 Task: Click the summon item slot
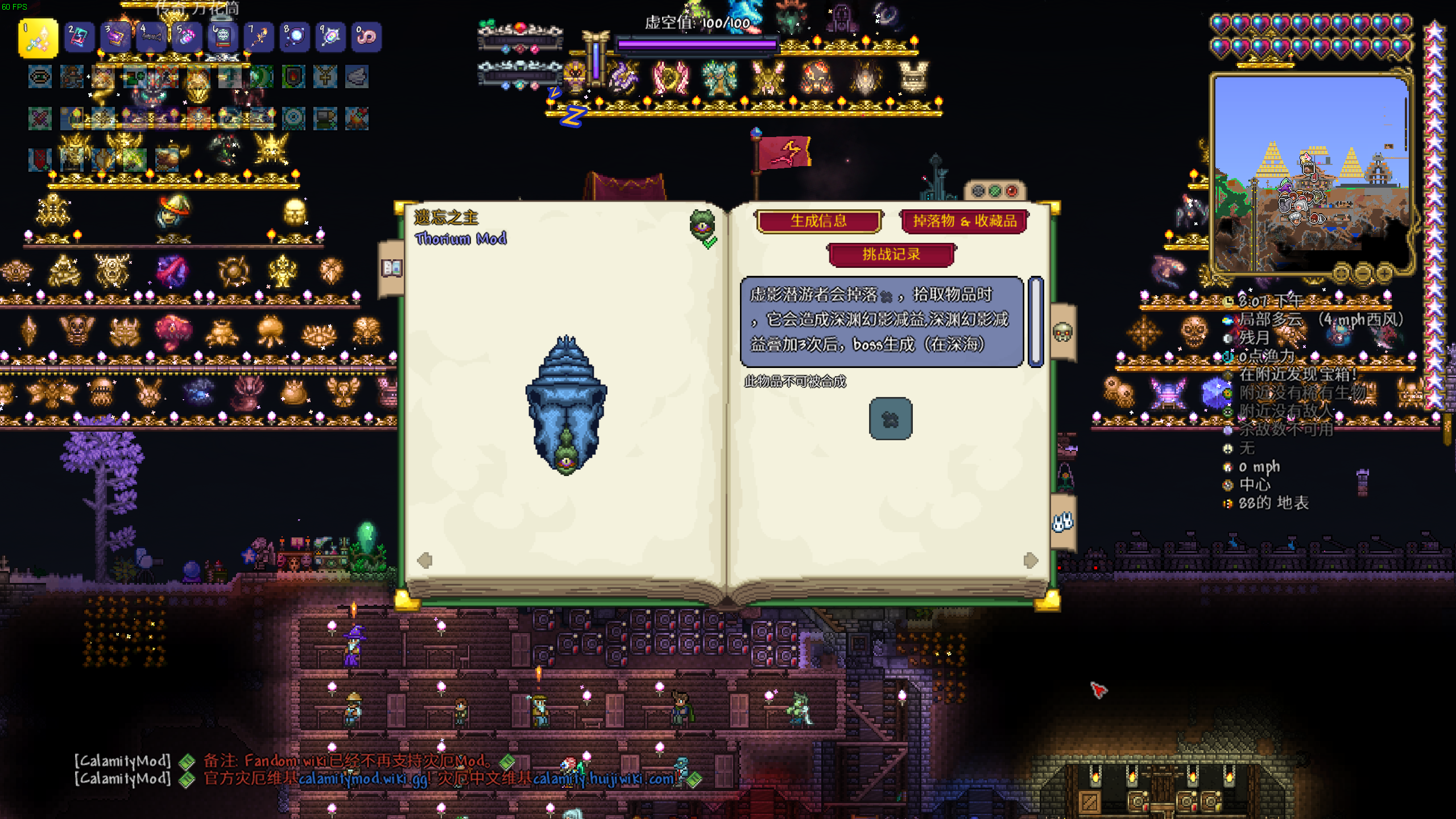click(890, 419)
